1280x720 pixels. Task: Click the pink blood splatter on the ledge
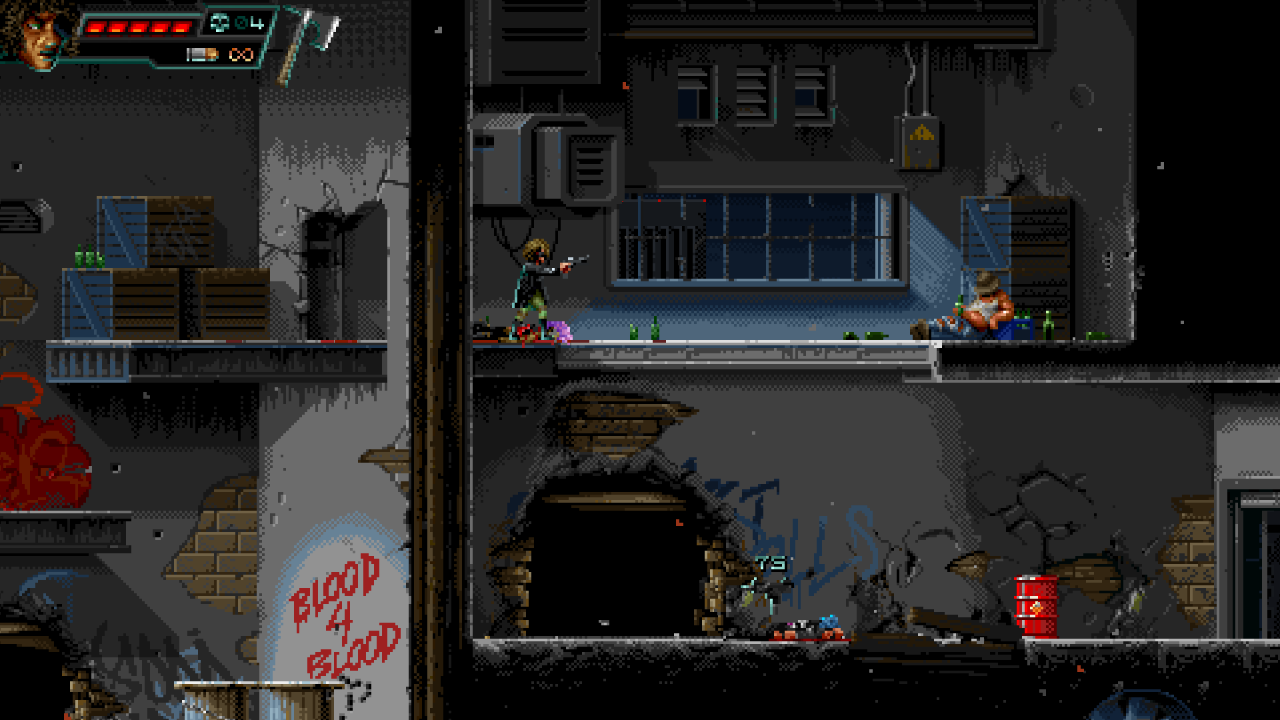point(560,333)
